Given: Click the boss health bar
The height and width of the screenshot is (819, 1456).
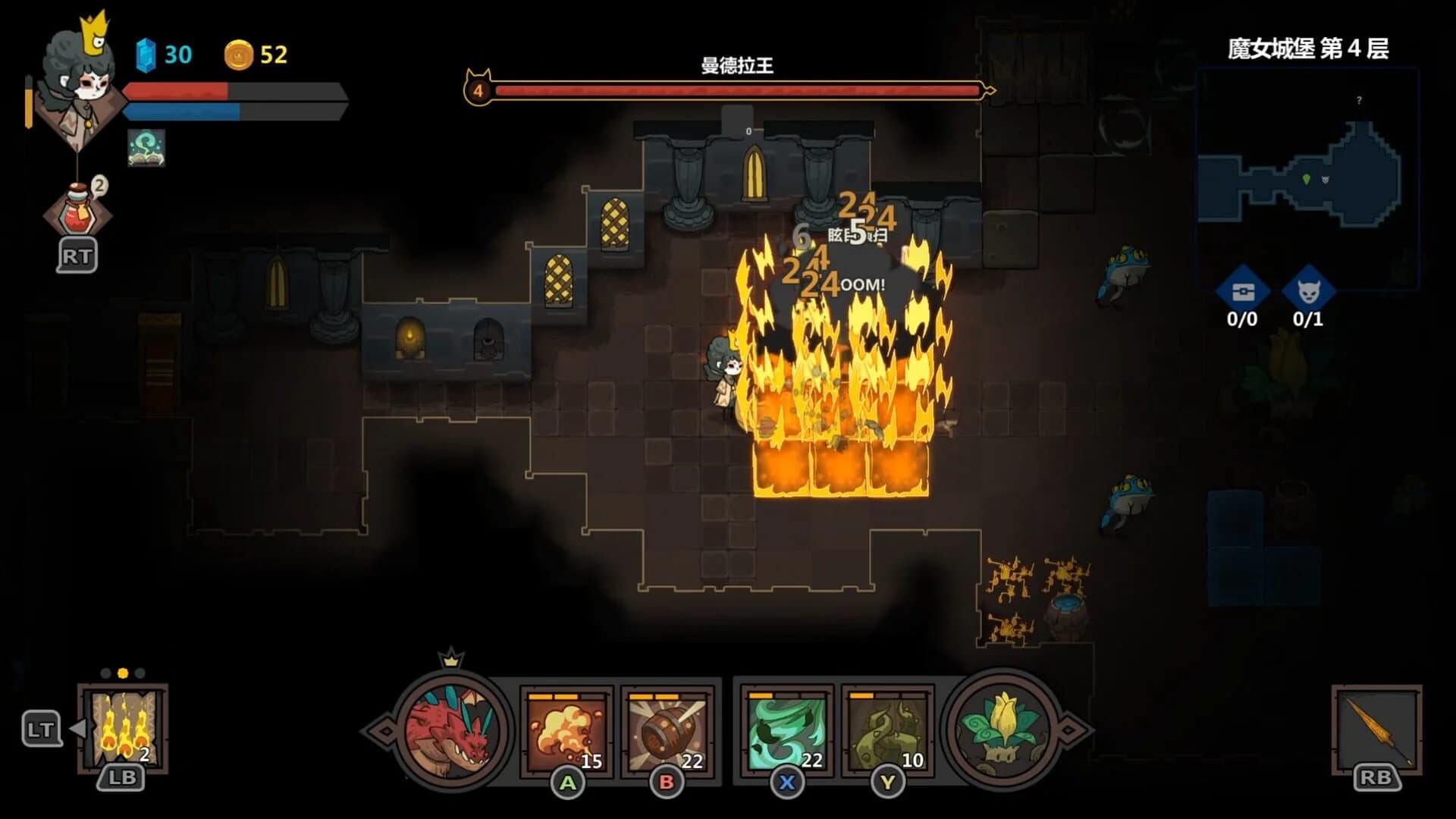Looking at the screenshot, I should point(736,90).
